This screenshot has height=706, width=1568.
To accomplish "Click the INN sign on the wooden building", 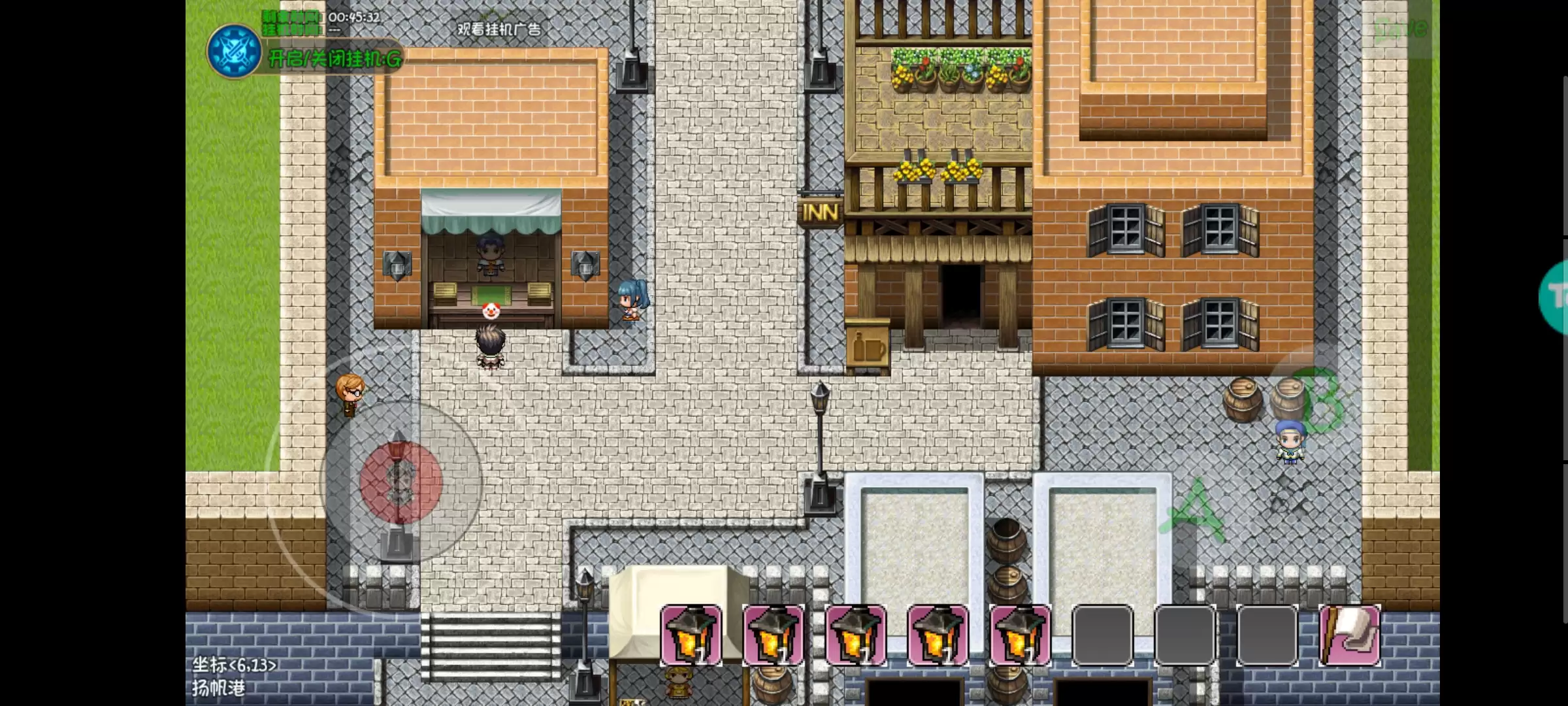I will click(x=819, y=210).
